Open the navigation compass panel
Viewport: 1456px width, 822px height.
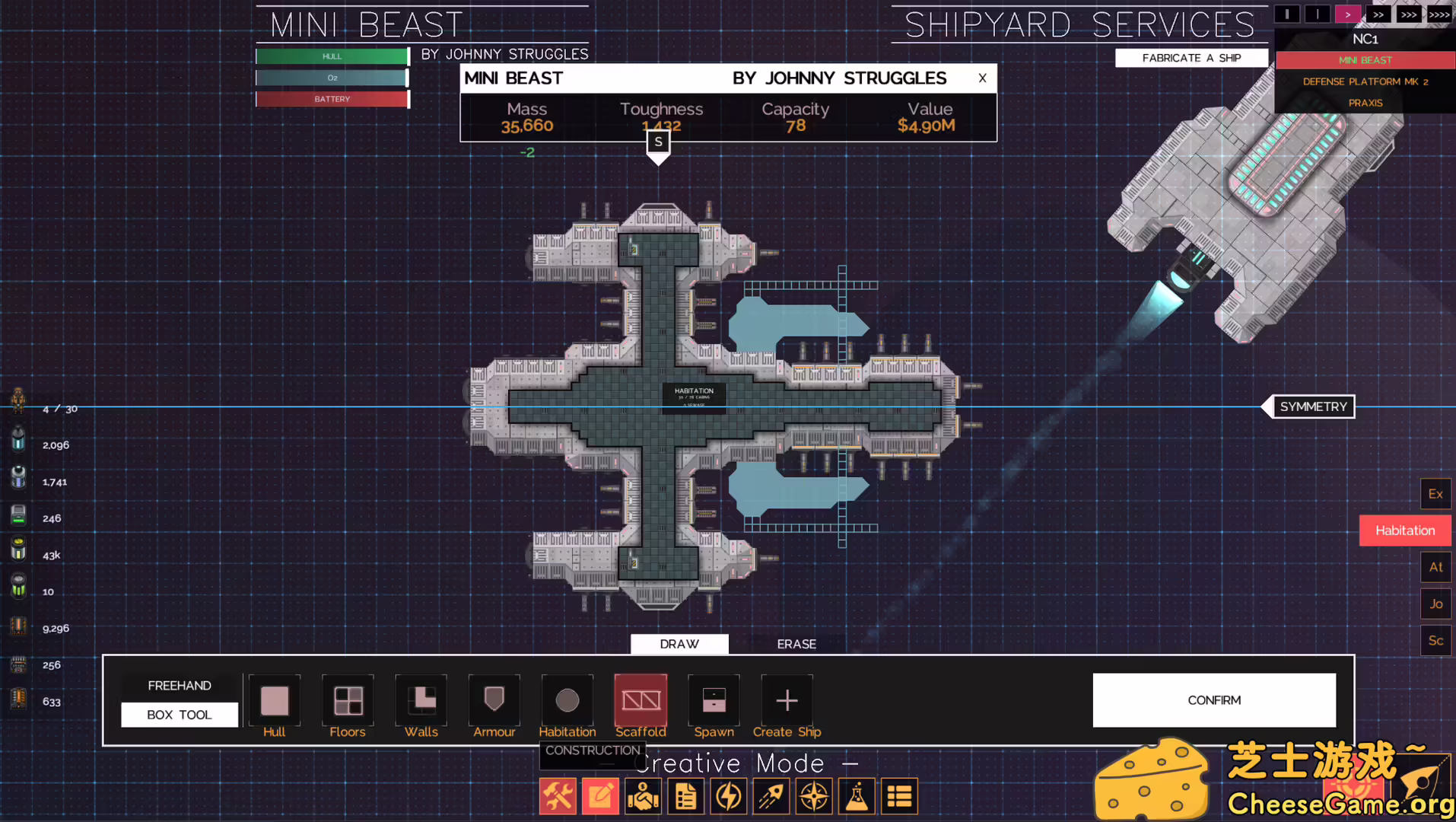(x=813, y=795)
